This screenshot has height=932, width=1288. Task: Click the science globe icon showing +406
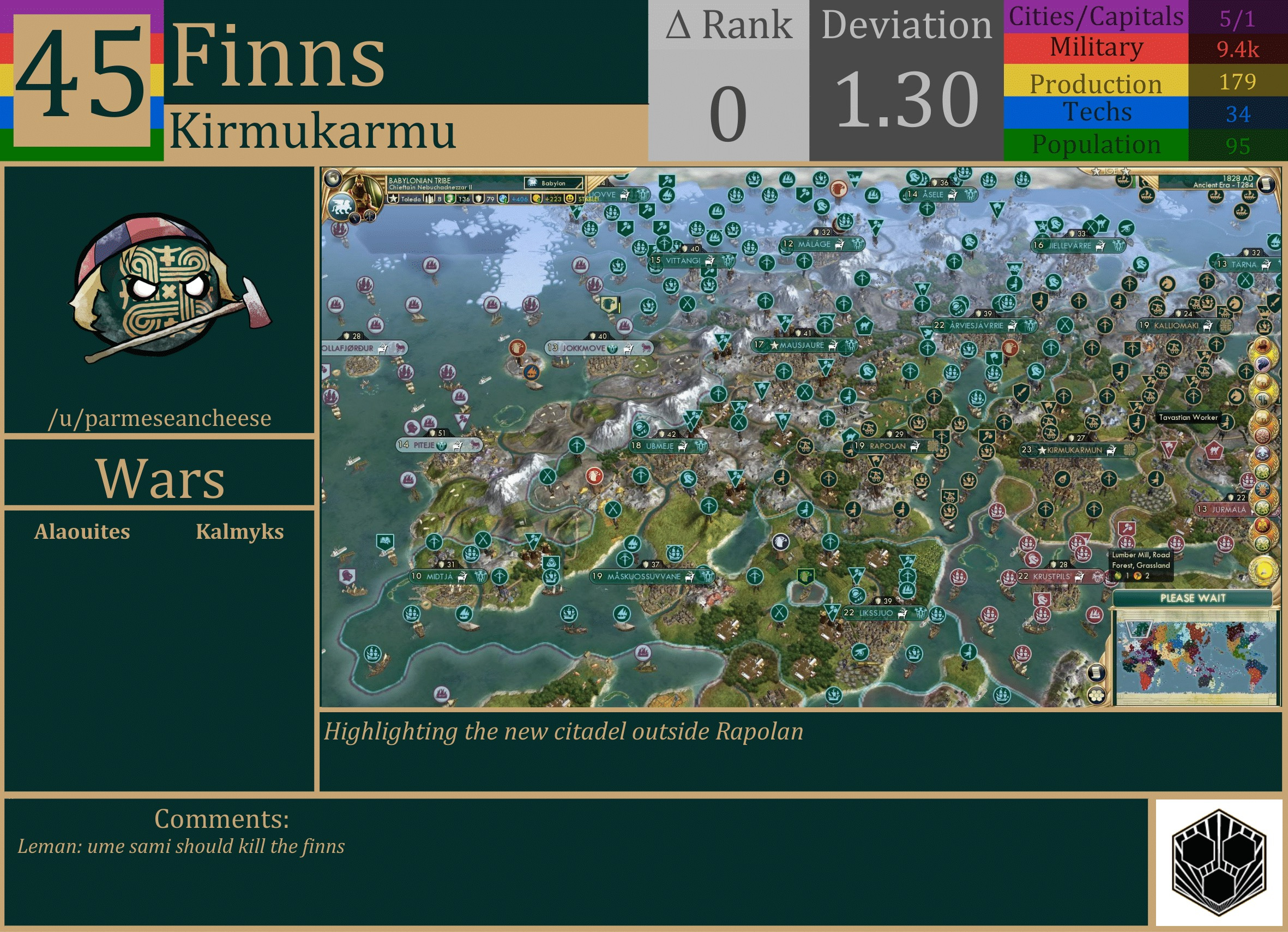click(x=503, y=199)
